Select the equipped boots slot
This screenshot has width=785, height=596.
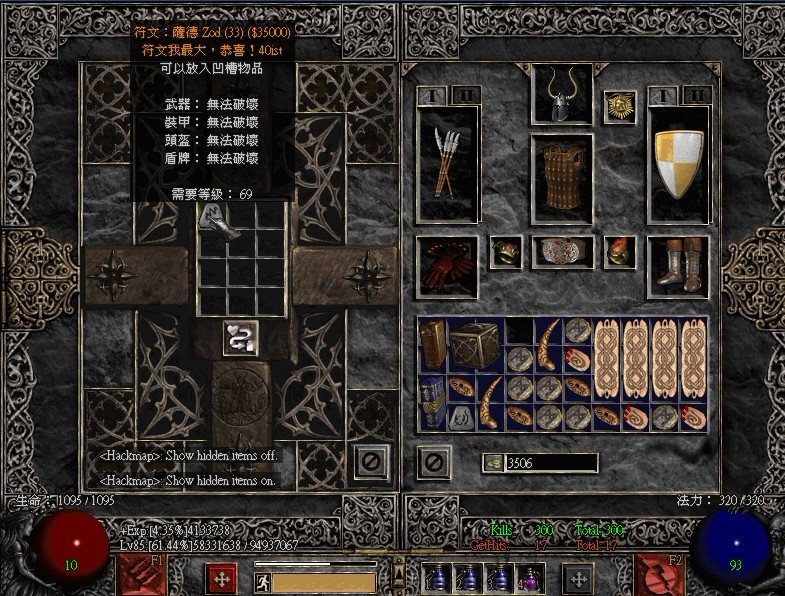click(679, 266)
